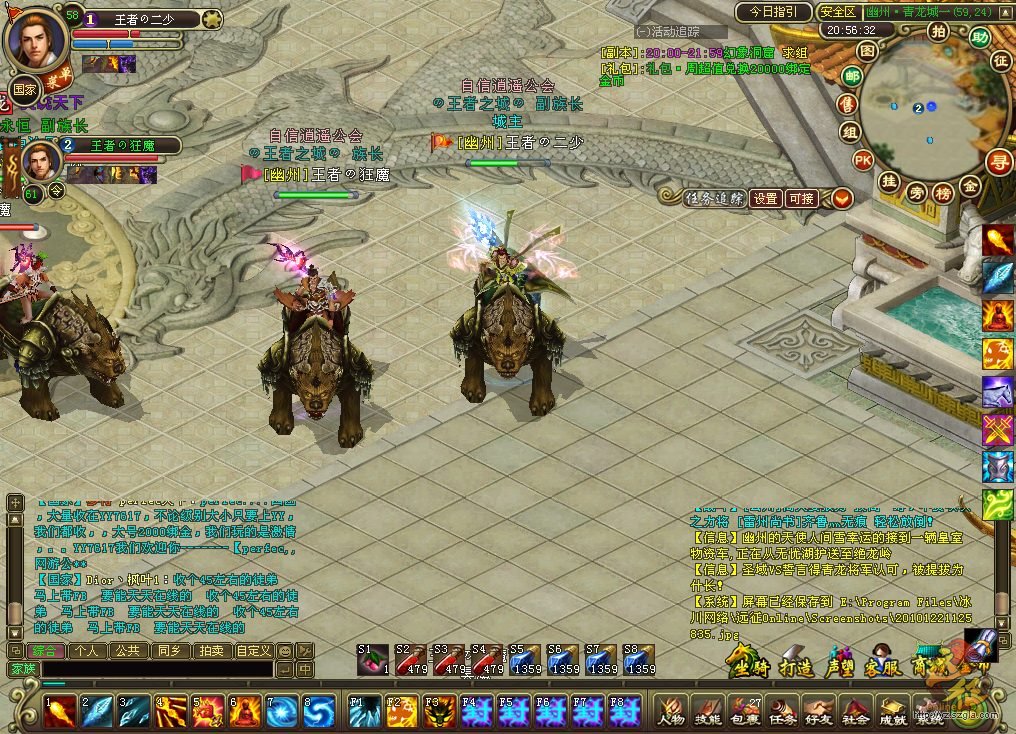Image resolution: width=1016 pixels, height=734 pixels.
Task: Open the 组 team button
Action: (x=849, y=132)
